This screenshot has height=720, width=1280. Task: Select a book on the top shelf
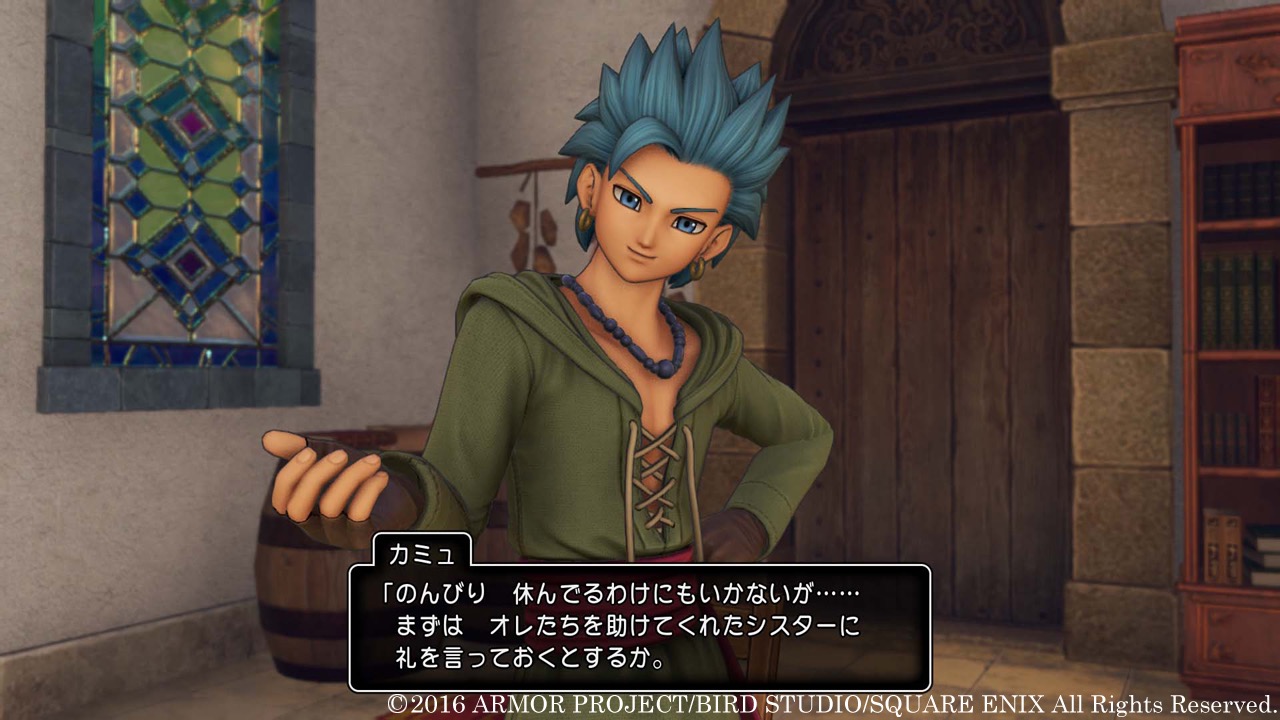click(x=1230, y=190)
